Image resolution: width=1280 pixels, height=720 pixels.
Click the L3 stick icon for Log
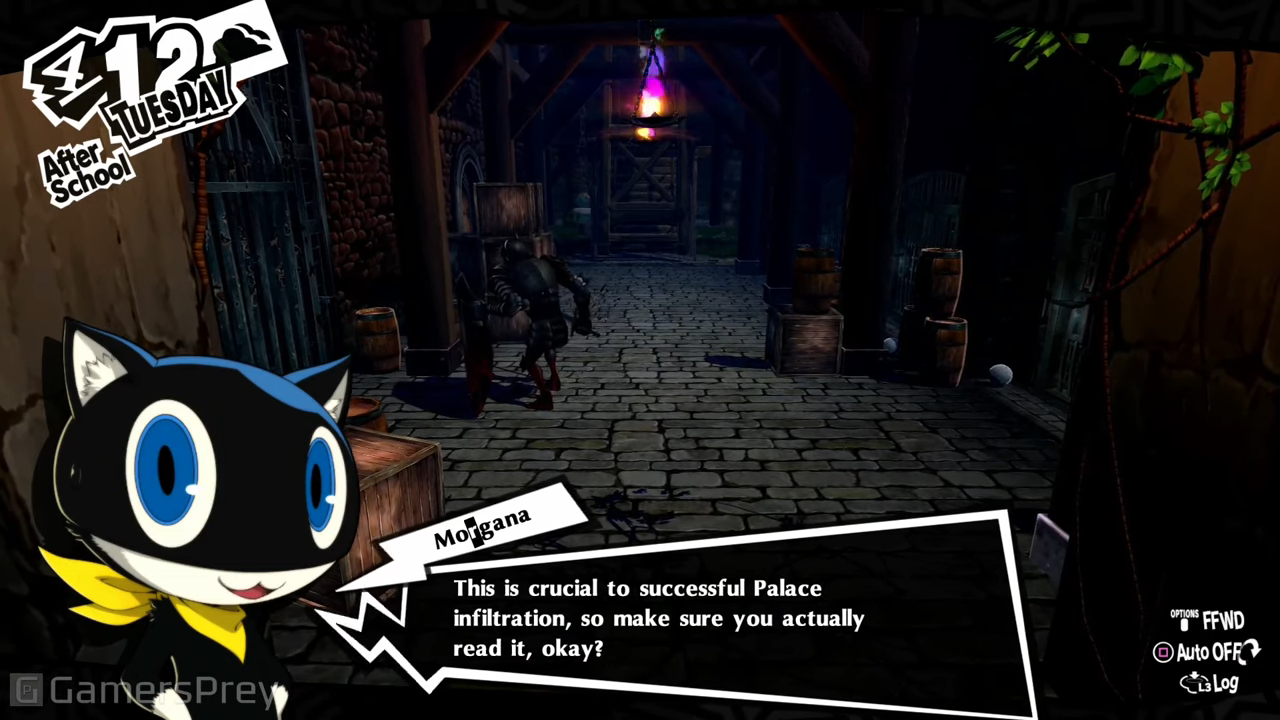[1192, 684]
